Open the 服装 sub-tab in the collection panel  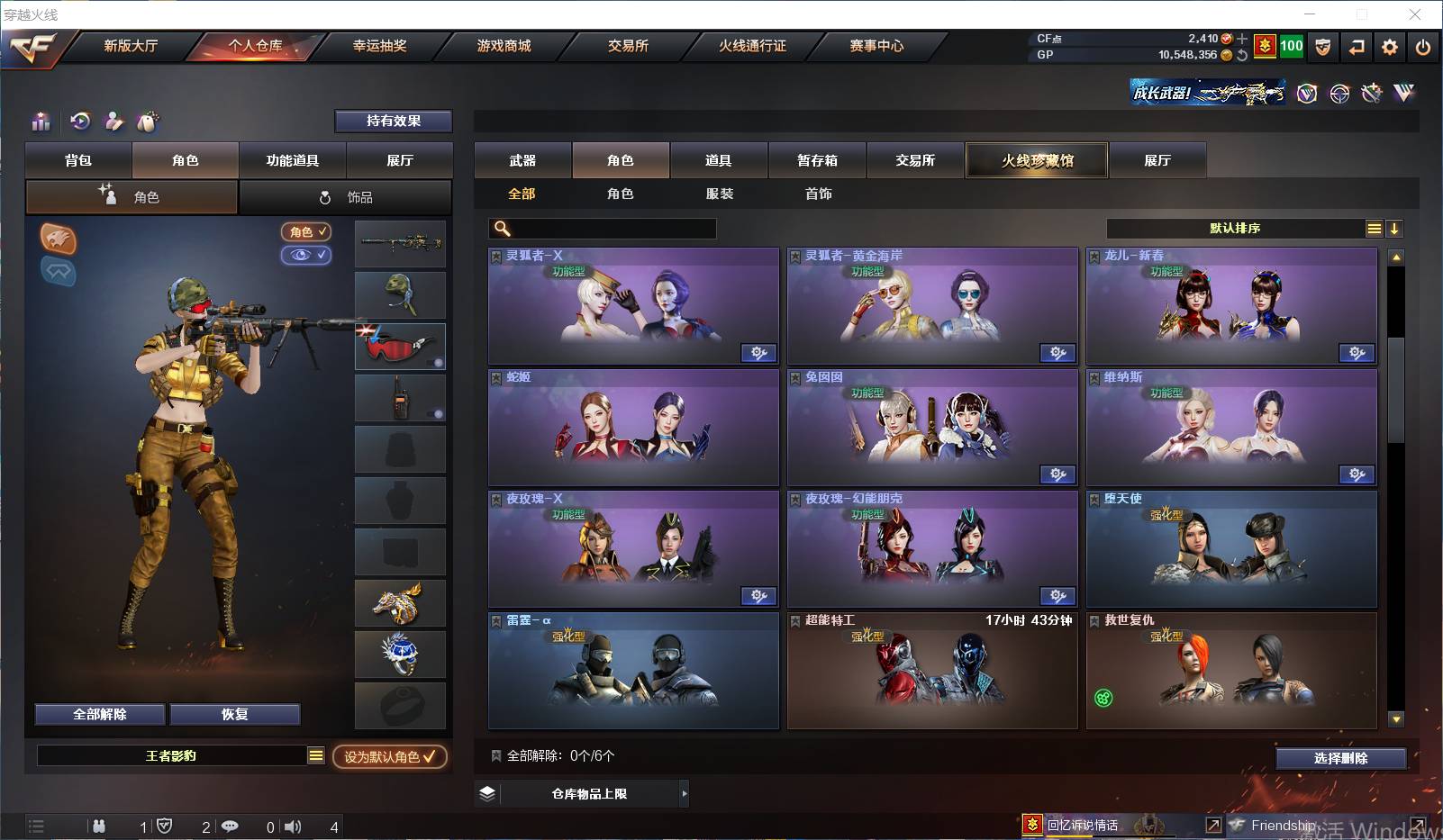click(720, 194)
